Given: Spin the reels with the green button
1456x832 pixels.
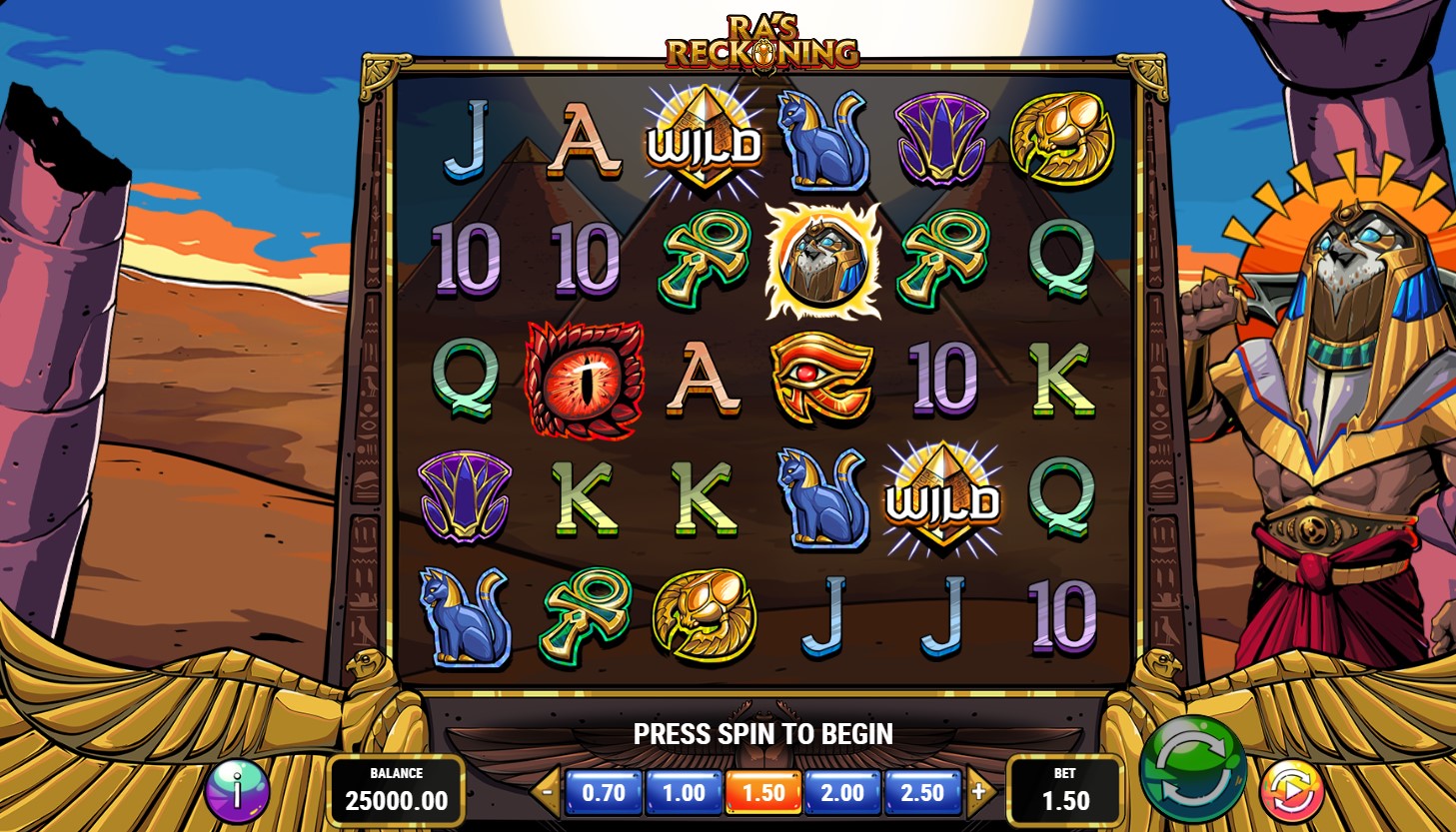Looking at the screenshot, I should click(x=1192, y=768).
